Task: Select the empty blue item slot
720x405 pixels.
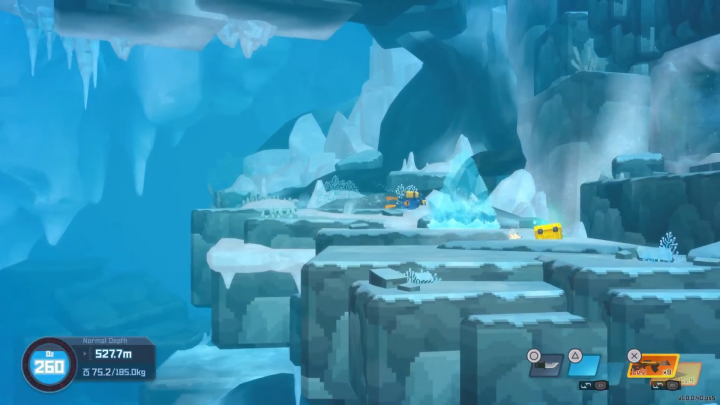Action: click(585, 366)
